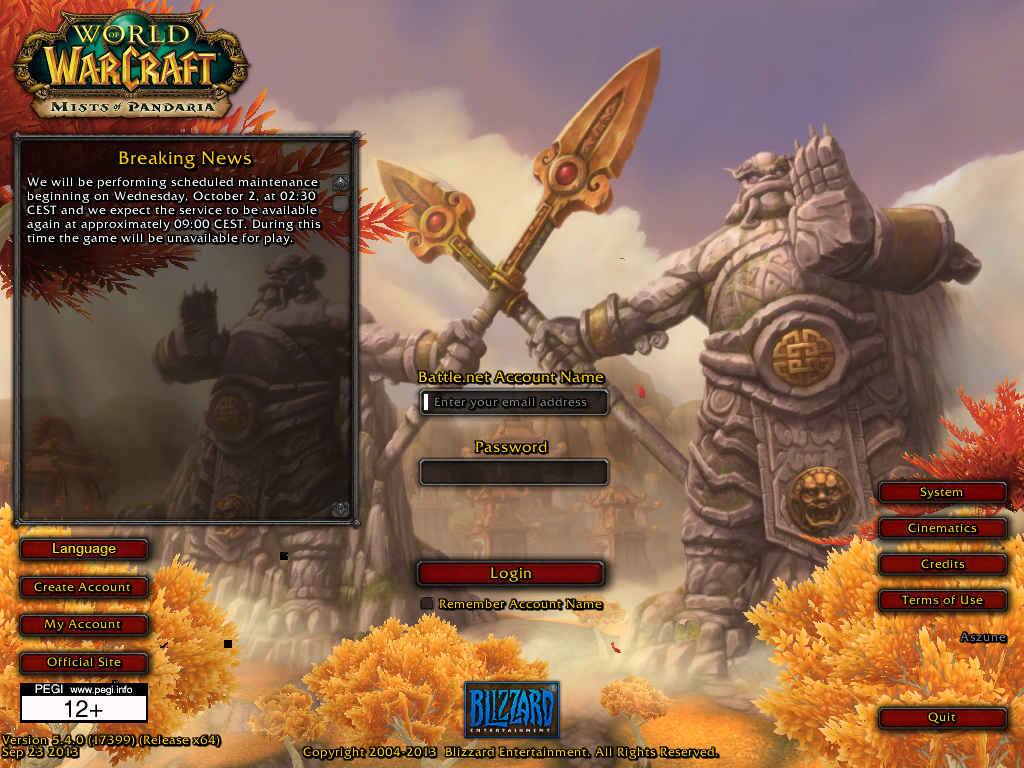This screenshot has height=768, width=1024.
Task: Show the Cinematics list
Action: coord(941,528)
